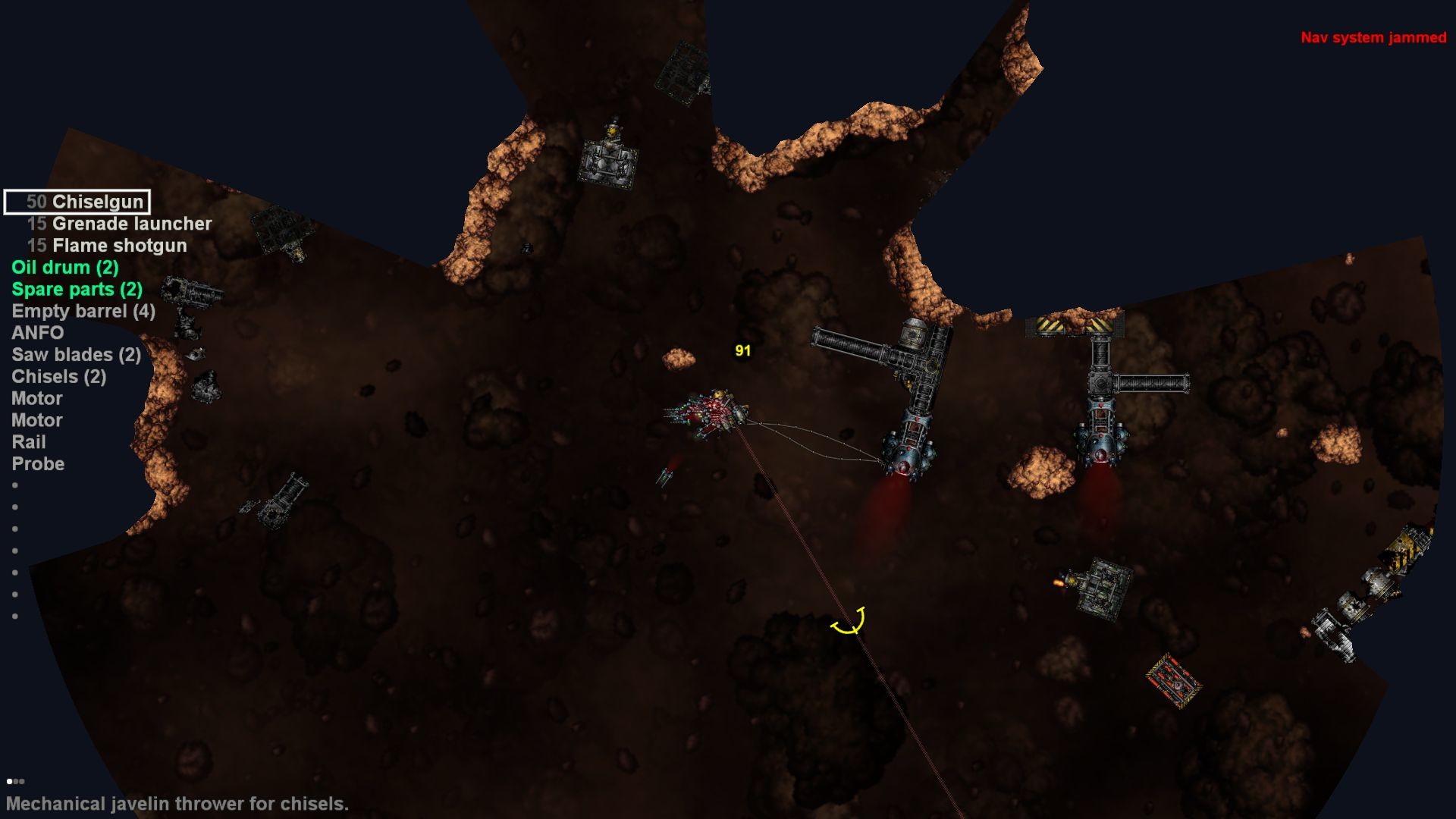Click an empty bullet-point inventory slot

click(14, 486)
